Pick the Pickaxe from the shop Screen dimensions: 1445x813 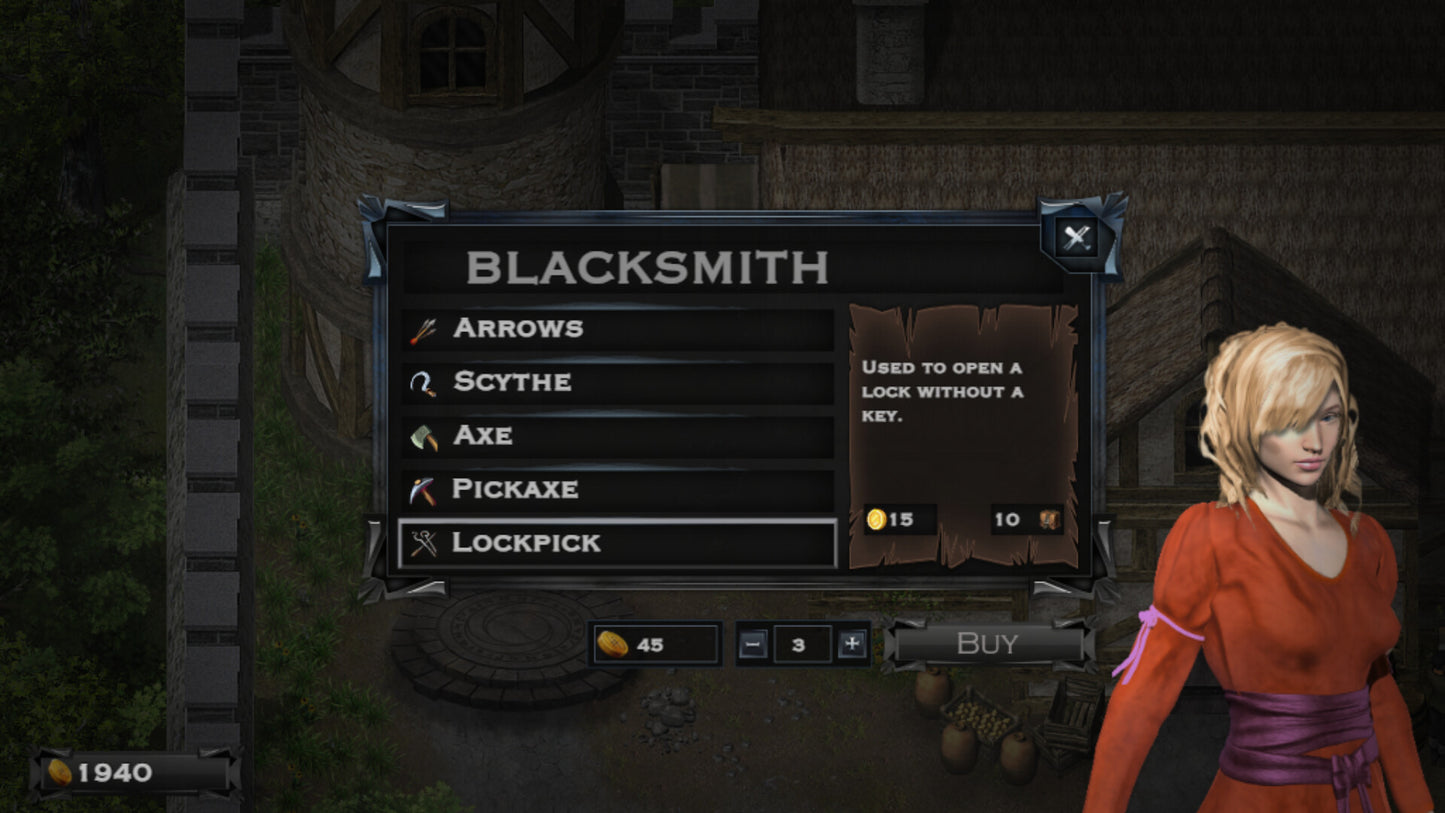(x=617, y=490)
